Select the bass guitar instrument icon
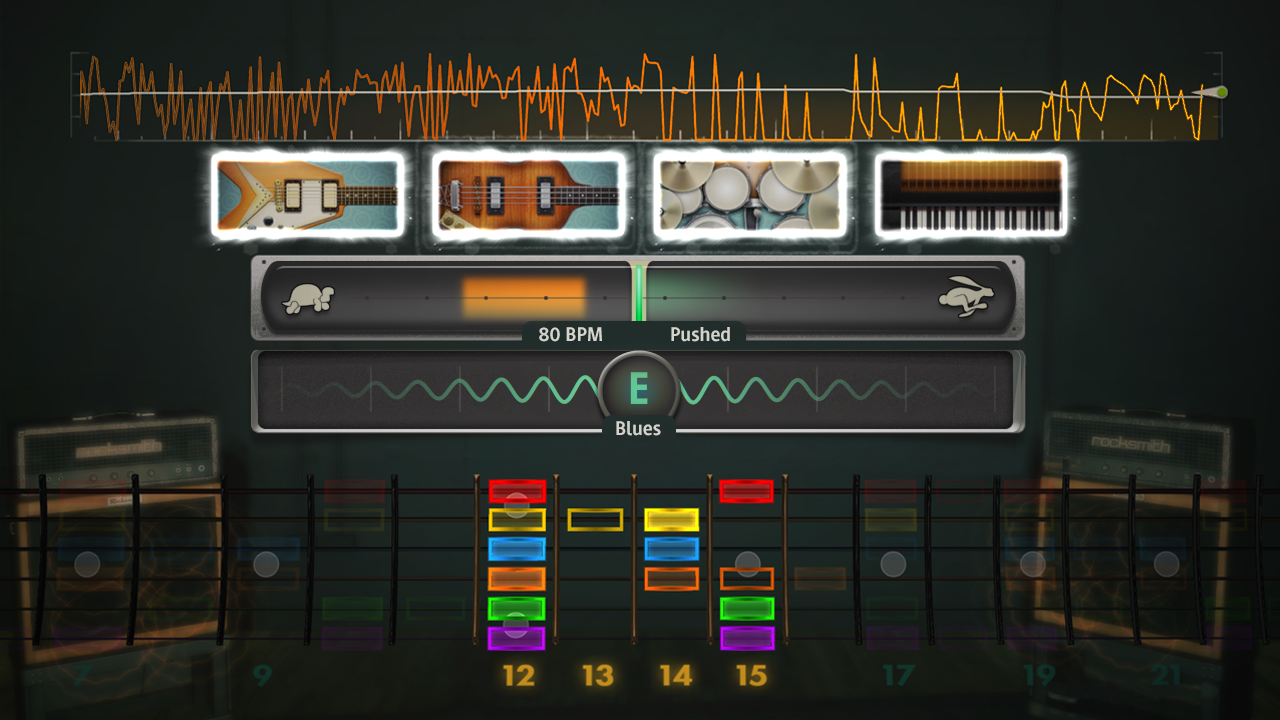 point(527,195)
